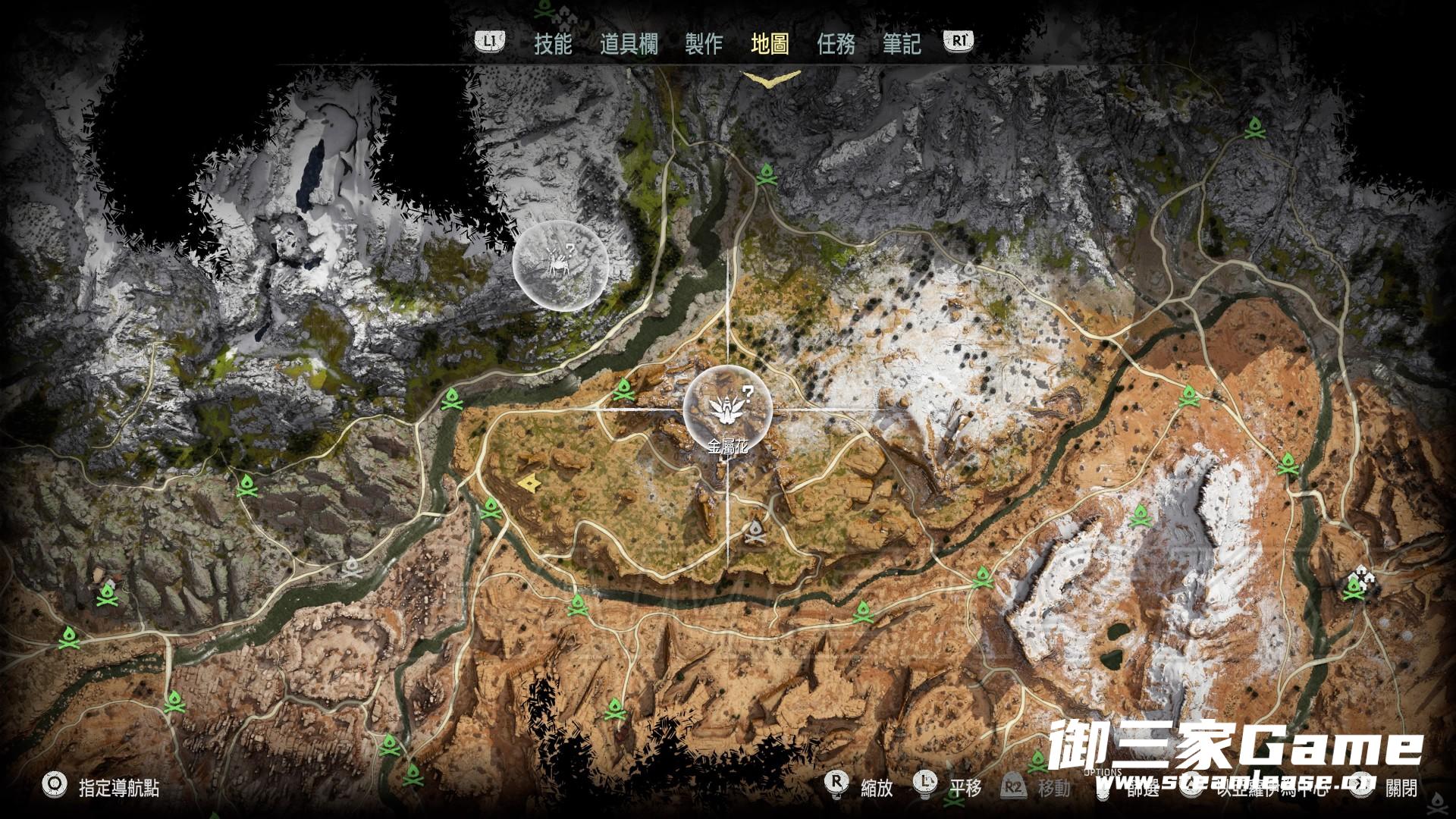This screenshot has width=1456, height=819.
Task: Select the unknown machine site marker
Action: pos(560,264)
